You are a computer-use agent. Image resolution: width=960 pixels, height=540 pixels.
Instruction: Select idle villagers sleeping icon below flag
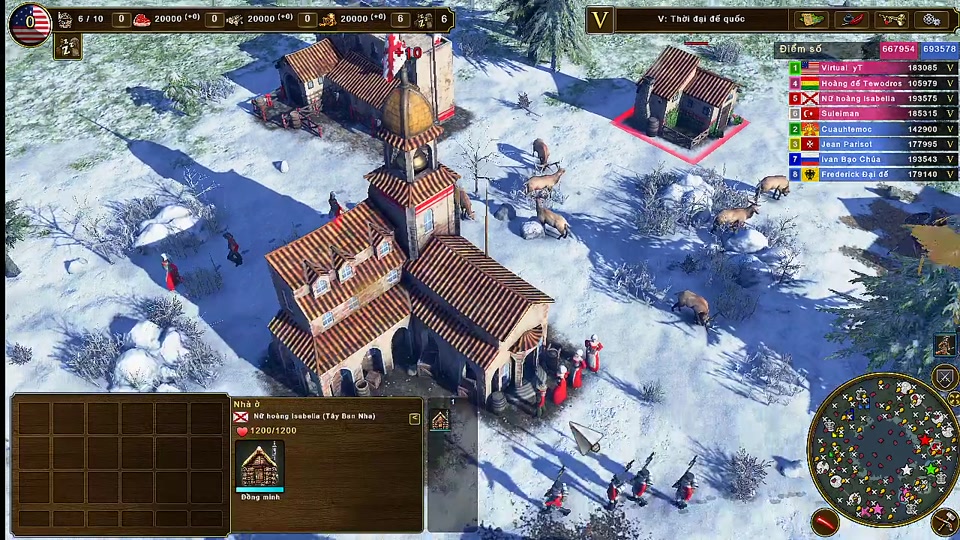tap(68, 47)
